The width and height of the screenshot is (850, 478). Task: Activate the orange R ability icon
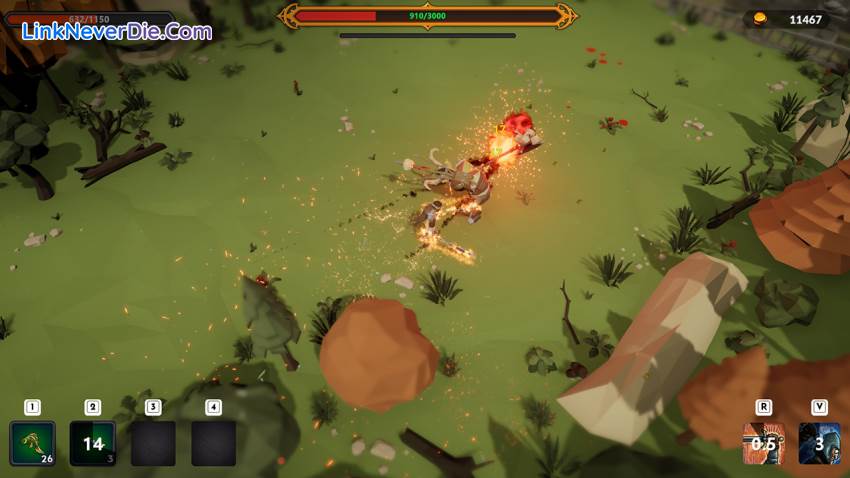point(764,443)
